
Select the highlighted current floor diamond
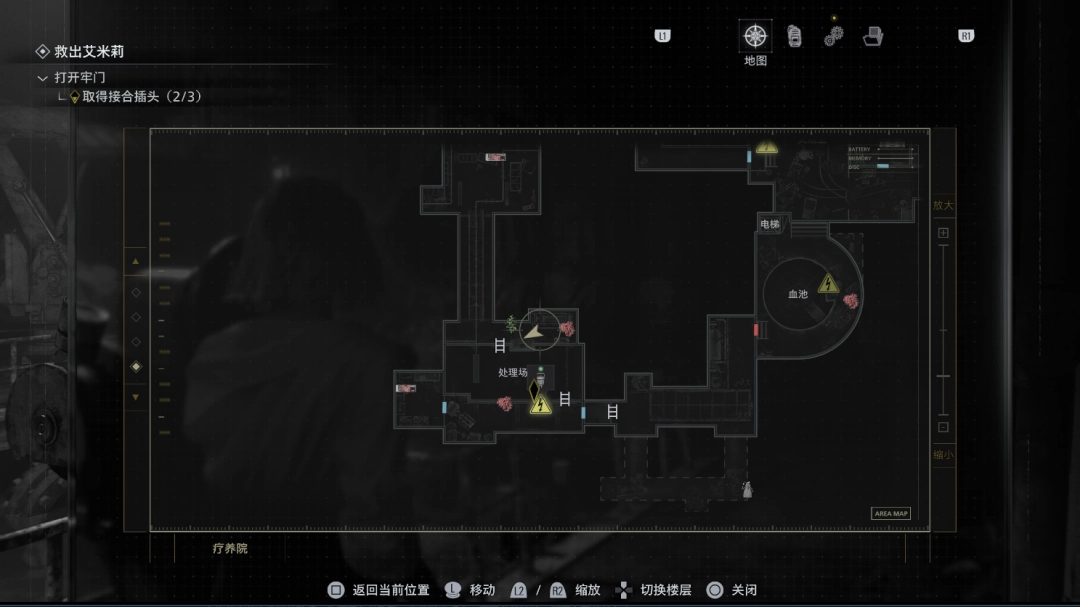tap(136, 367)
